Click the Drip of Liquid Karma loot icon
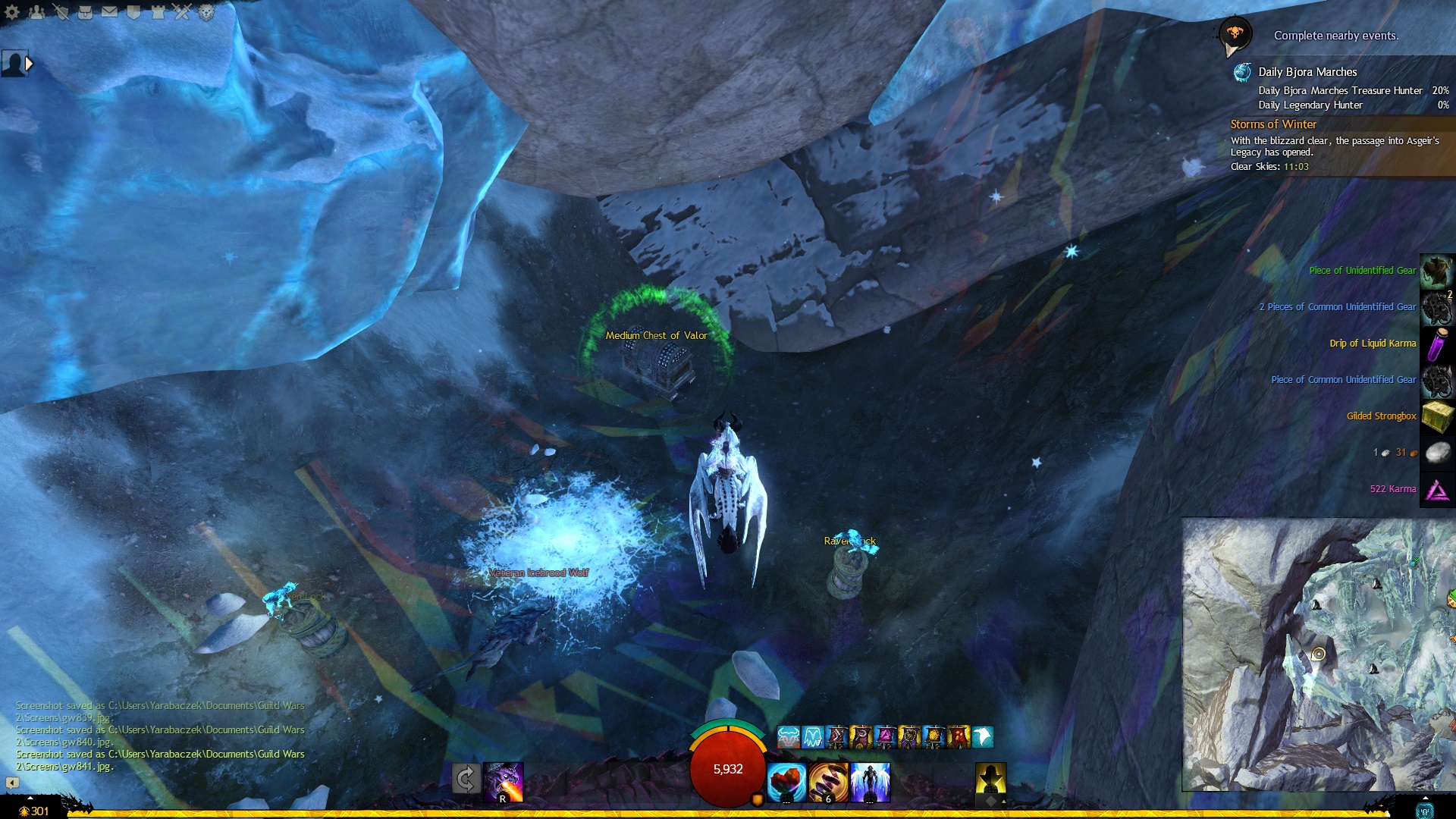 [1437, 344]
